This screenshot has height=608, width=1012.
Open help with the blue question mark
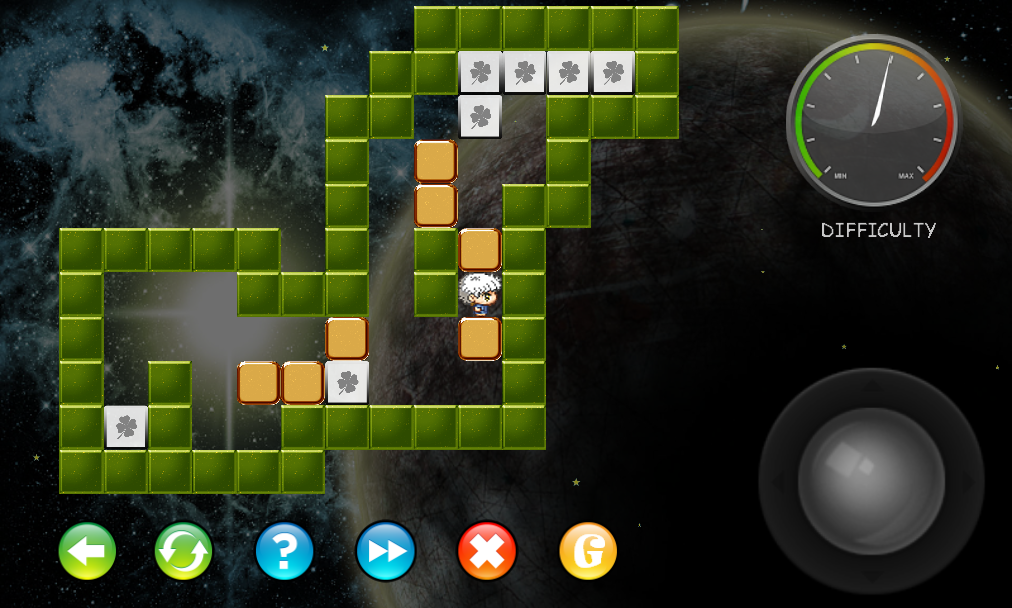pyautogui.click(x=285, y=551)
